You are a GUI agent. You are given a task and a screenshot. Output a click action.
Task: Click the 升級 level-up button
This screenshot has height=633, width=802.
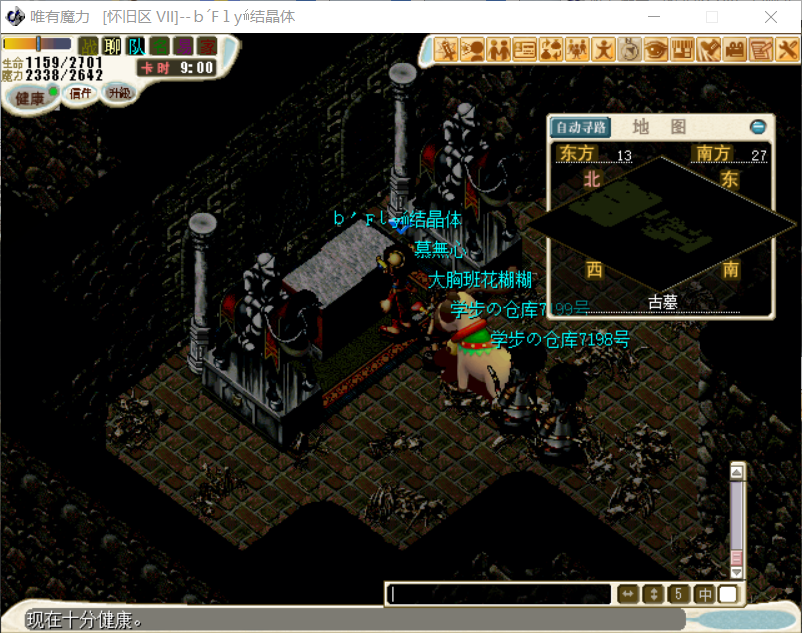[120, 93]
